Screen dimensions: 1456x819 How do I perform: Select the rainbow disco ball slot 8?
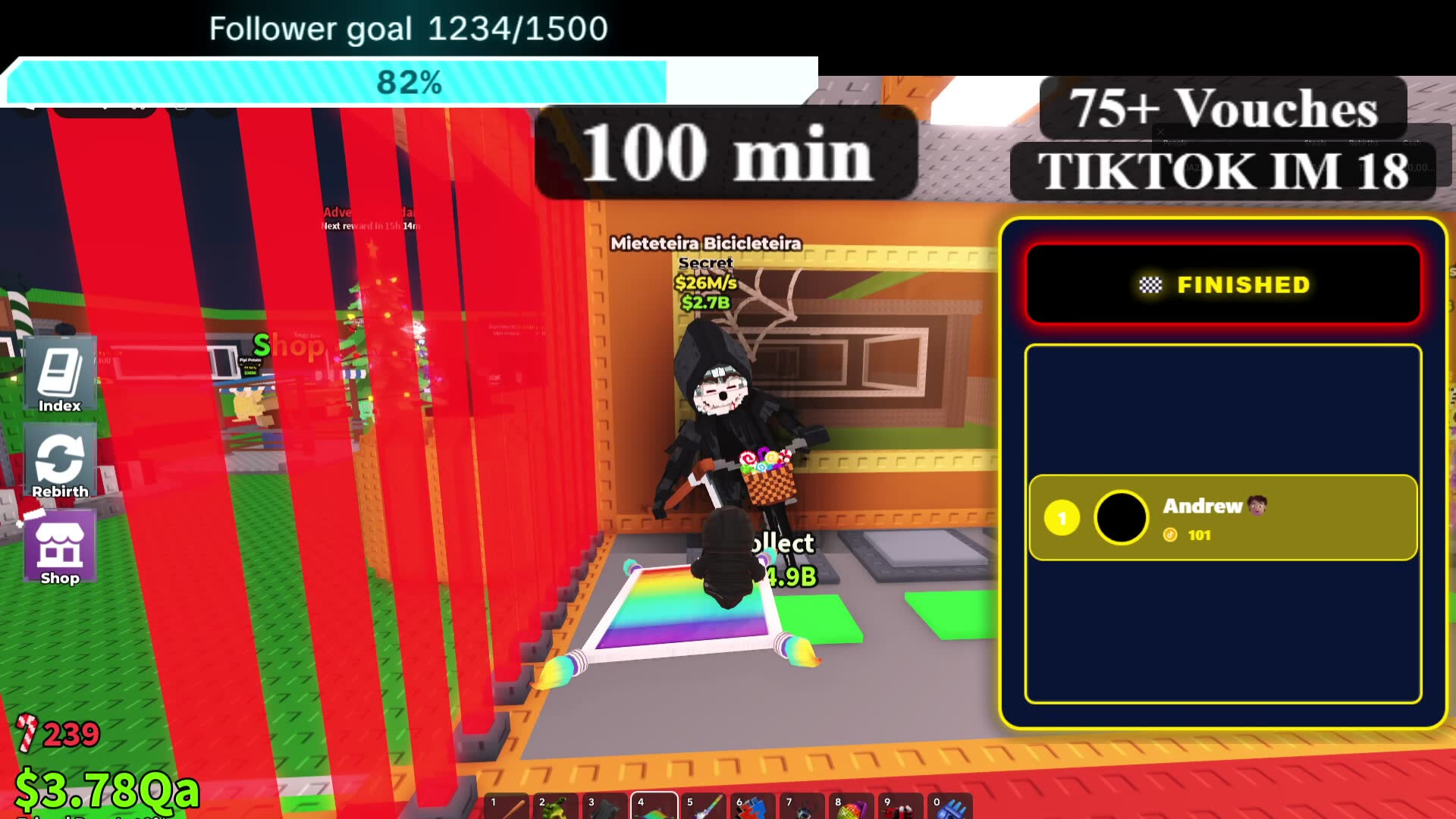[x=851, y=807]
